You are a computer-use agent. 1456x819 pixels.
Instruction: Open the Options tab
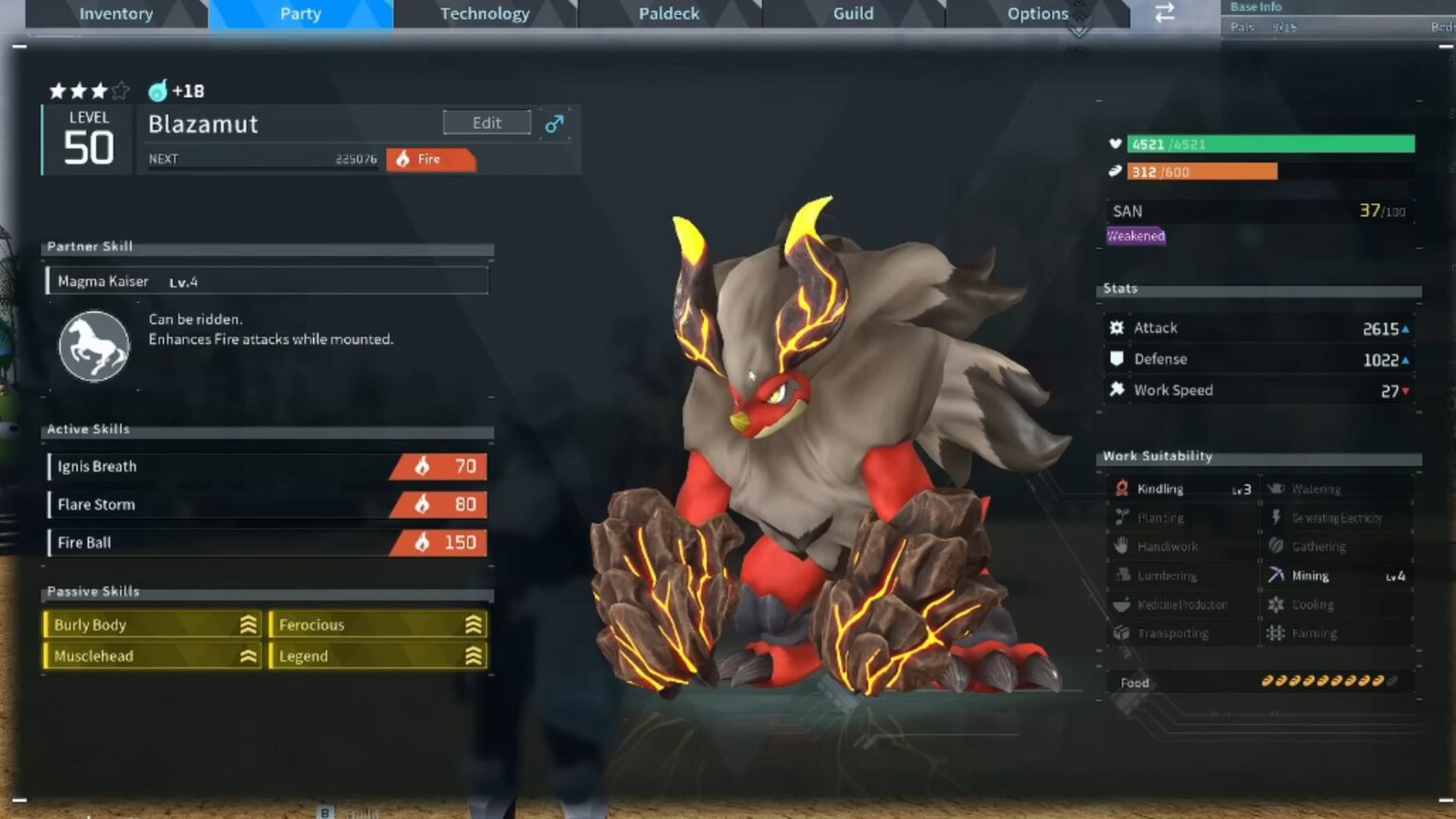pyautogui.click(x=1037, y=13)
